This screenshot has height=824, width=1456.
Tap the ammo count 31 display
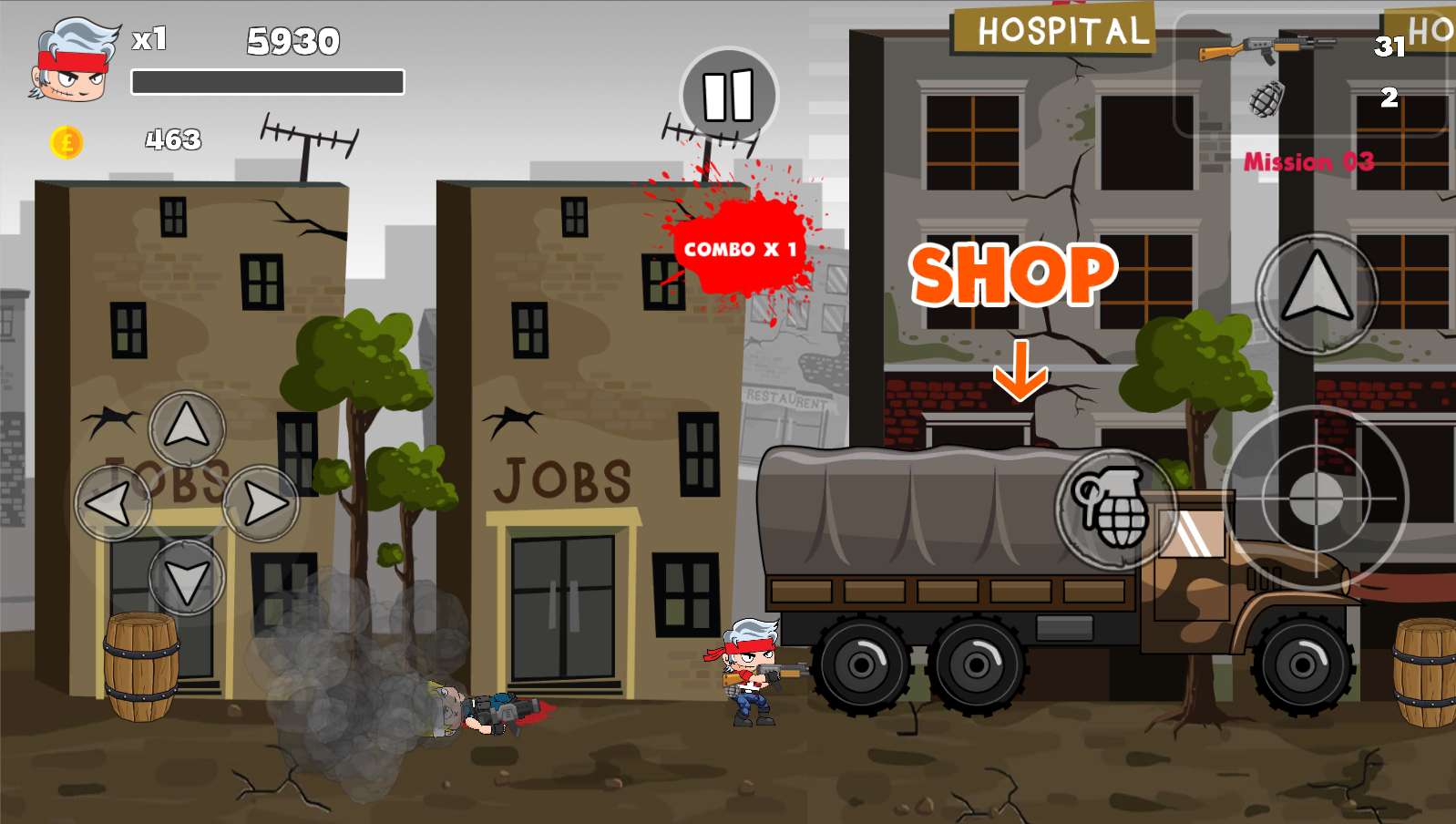(1389, 48)
